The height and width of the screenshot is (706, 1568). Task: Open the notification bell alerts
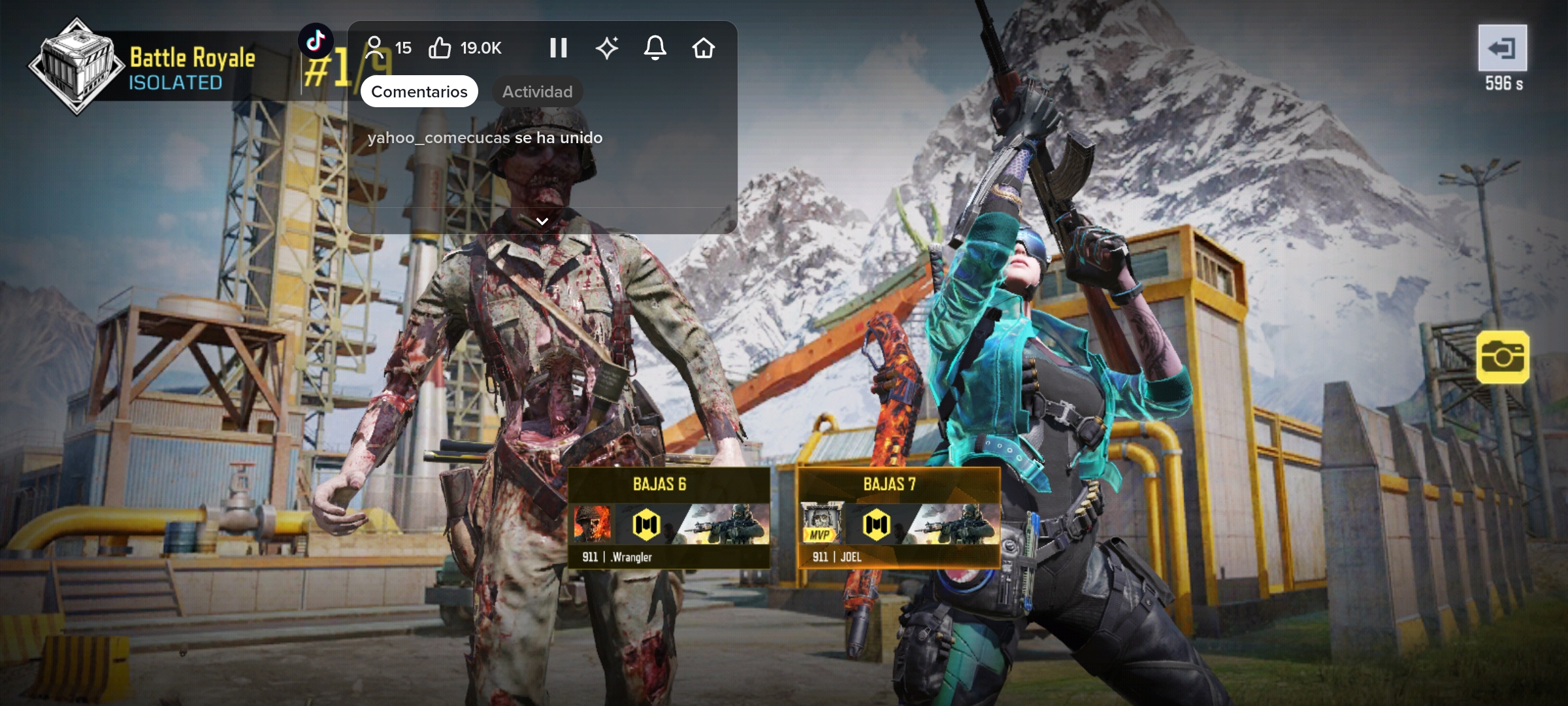(x=655, y=48)
